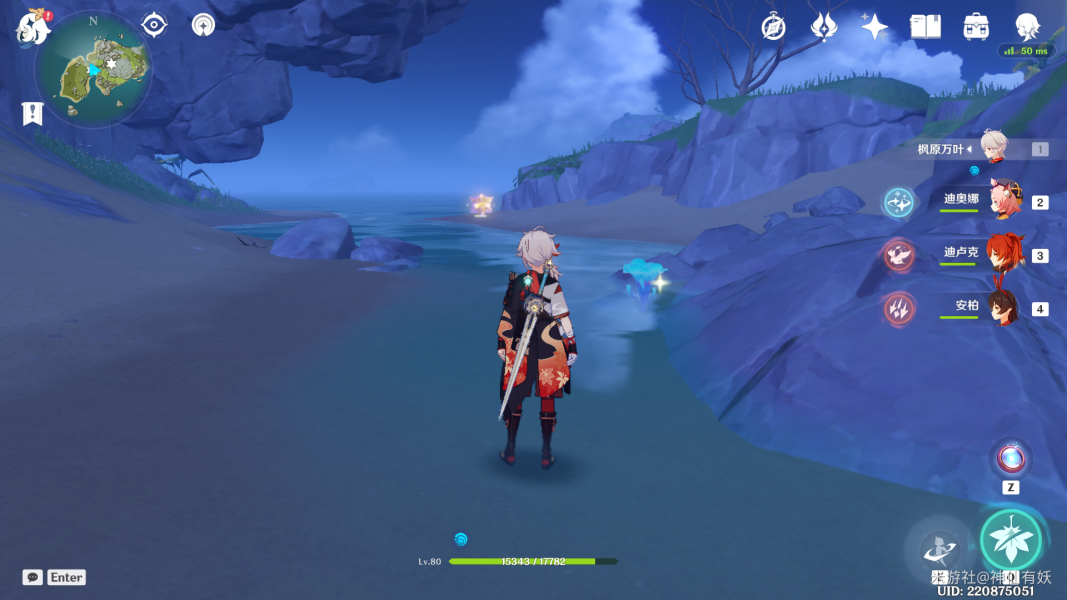Click the round spiral icon beside the minimap

tap(204, 25)
